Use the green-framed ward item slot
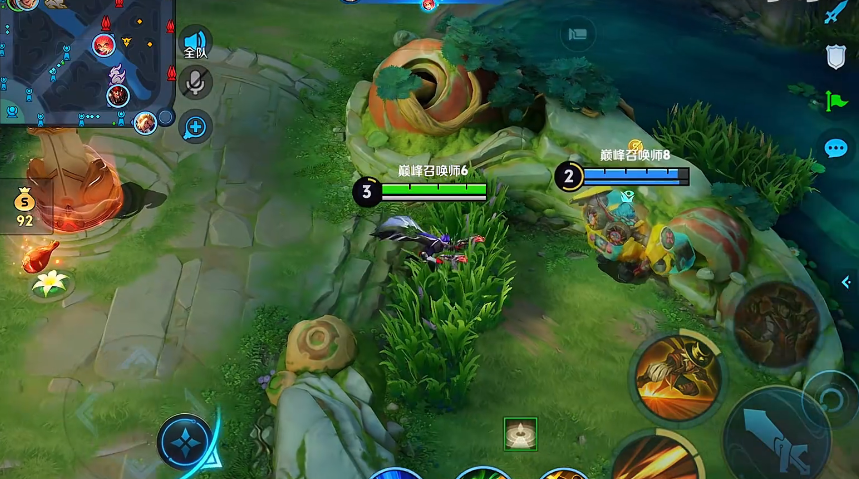The height and width of the screenshot is (479, 859). point(520,434)
